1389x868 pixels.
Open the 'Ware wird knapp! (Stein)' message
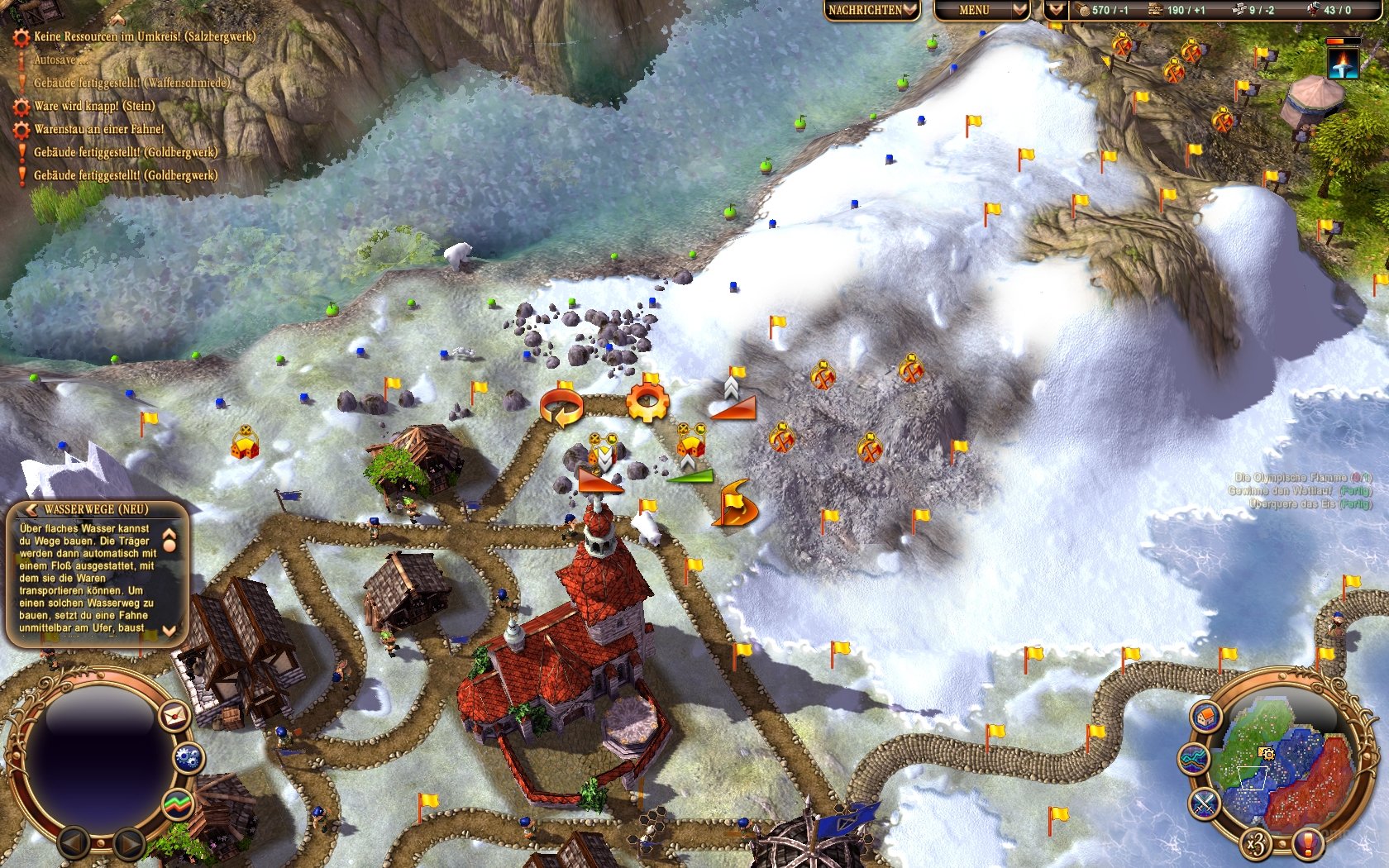click(93, 106)
